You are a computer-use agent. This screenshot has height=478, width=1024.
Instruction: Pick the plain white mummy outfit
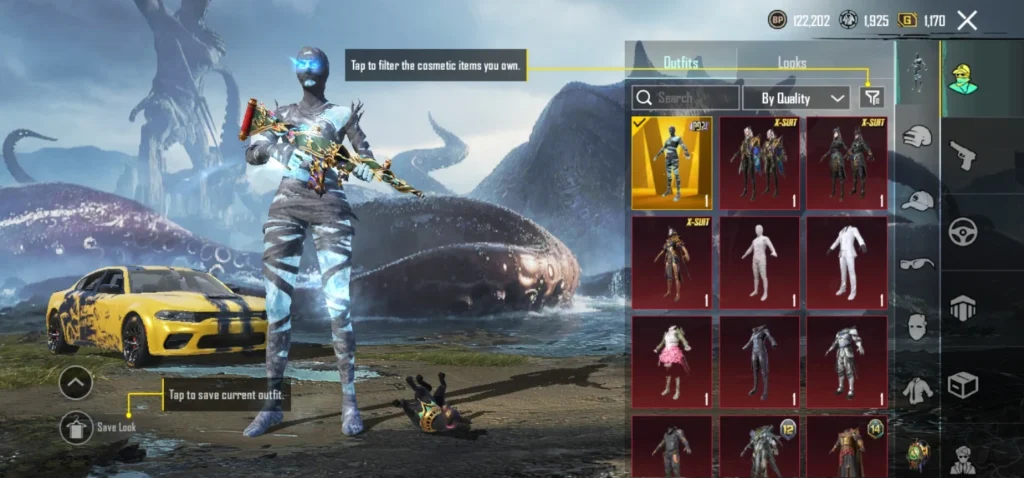point(759,262)
